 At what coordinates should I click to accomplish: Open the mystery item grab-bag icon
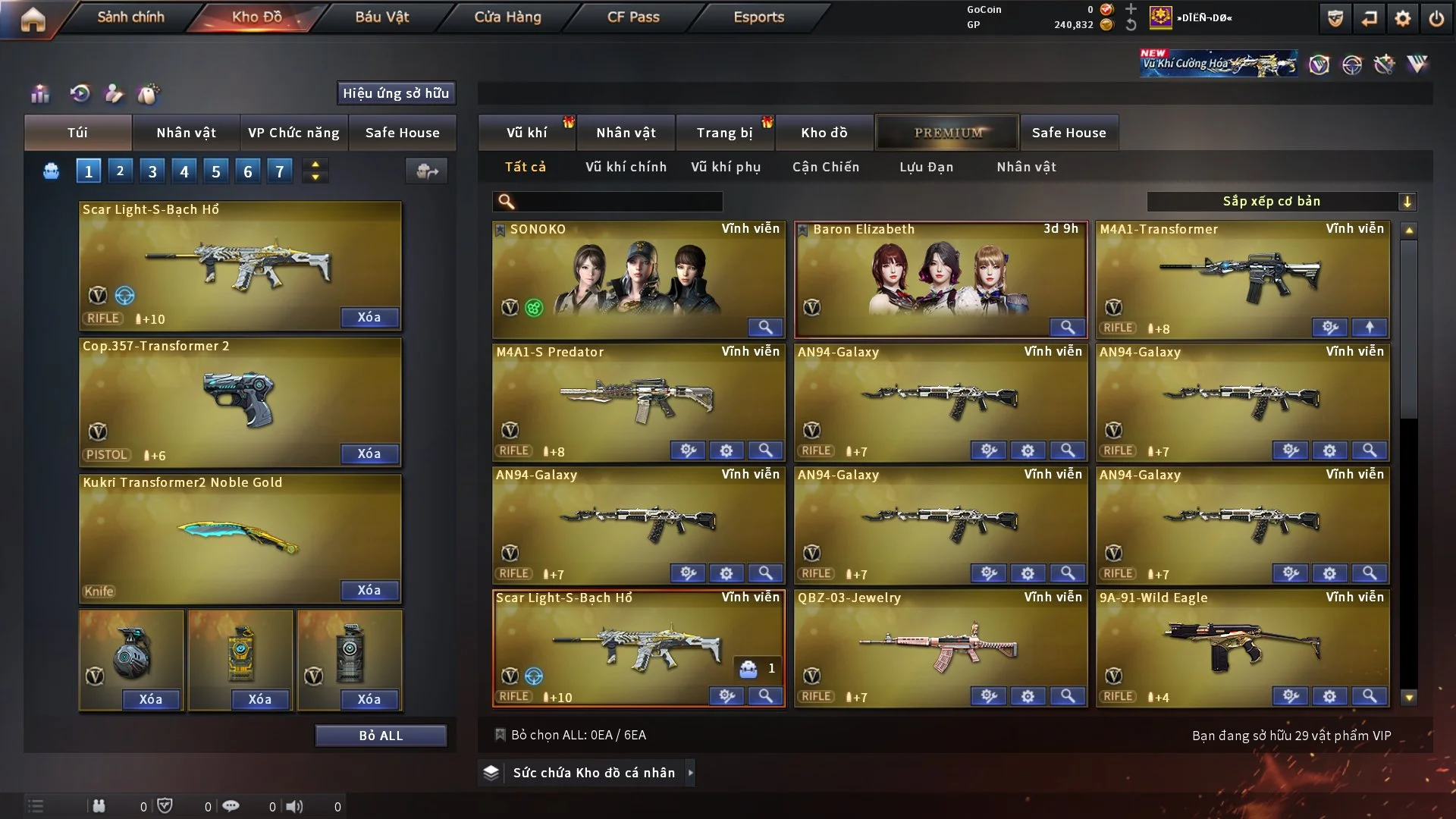click(149, 94)
